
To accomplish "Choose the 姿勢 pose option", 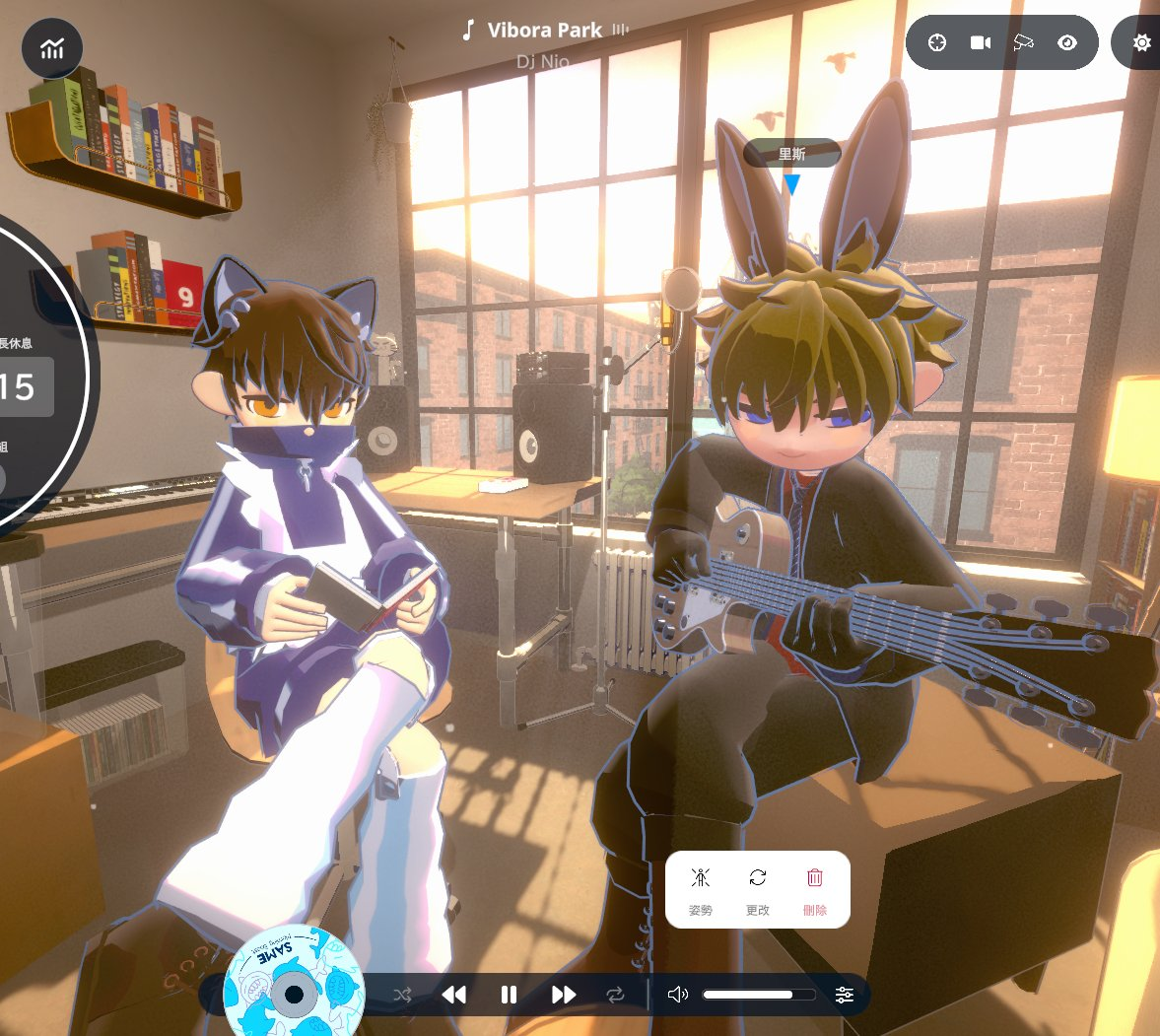I will click(701, 890).
